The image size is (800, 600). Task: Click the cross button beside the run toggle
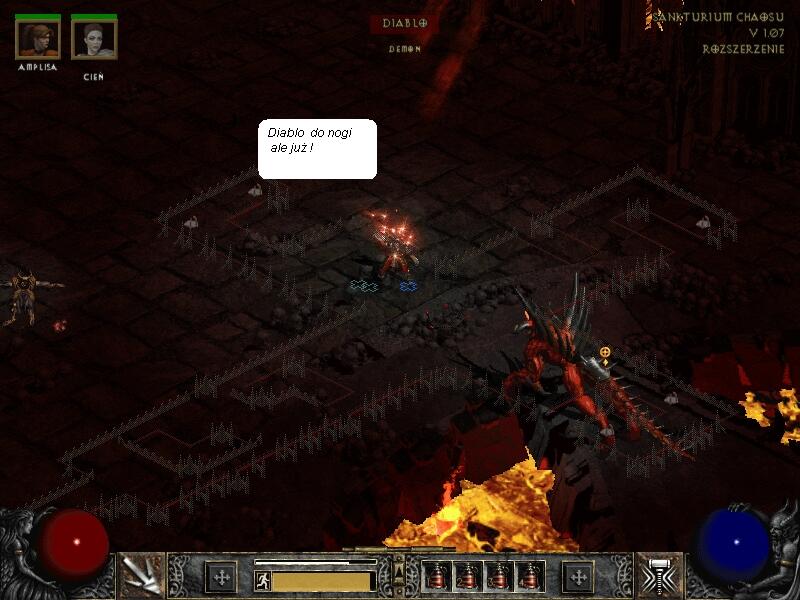pos(221,576)
